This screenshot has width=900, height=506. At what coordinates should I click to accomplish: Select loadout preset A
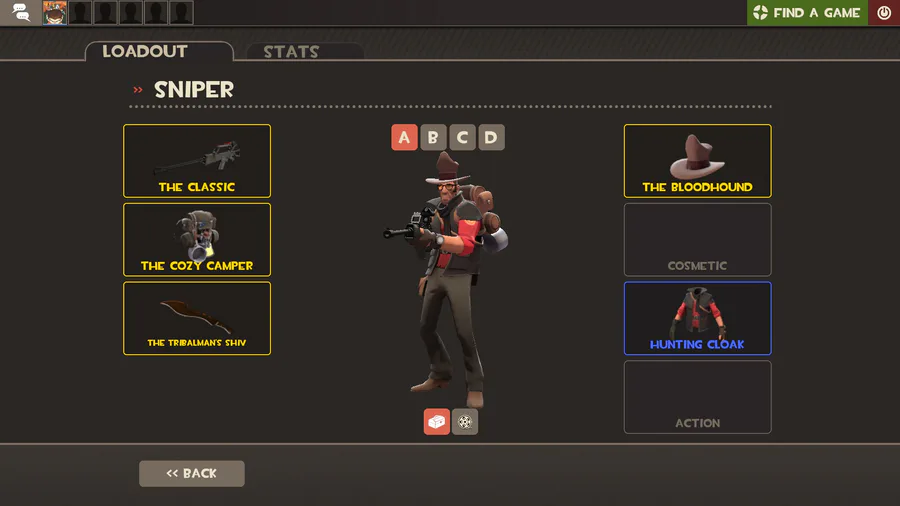[x=404, y=138]
